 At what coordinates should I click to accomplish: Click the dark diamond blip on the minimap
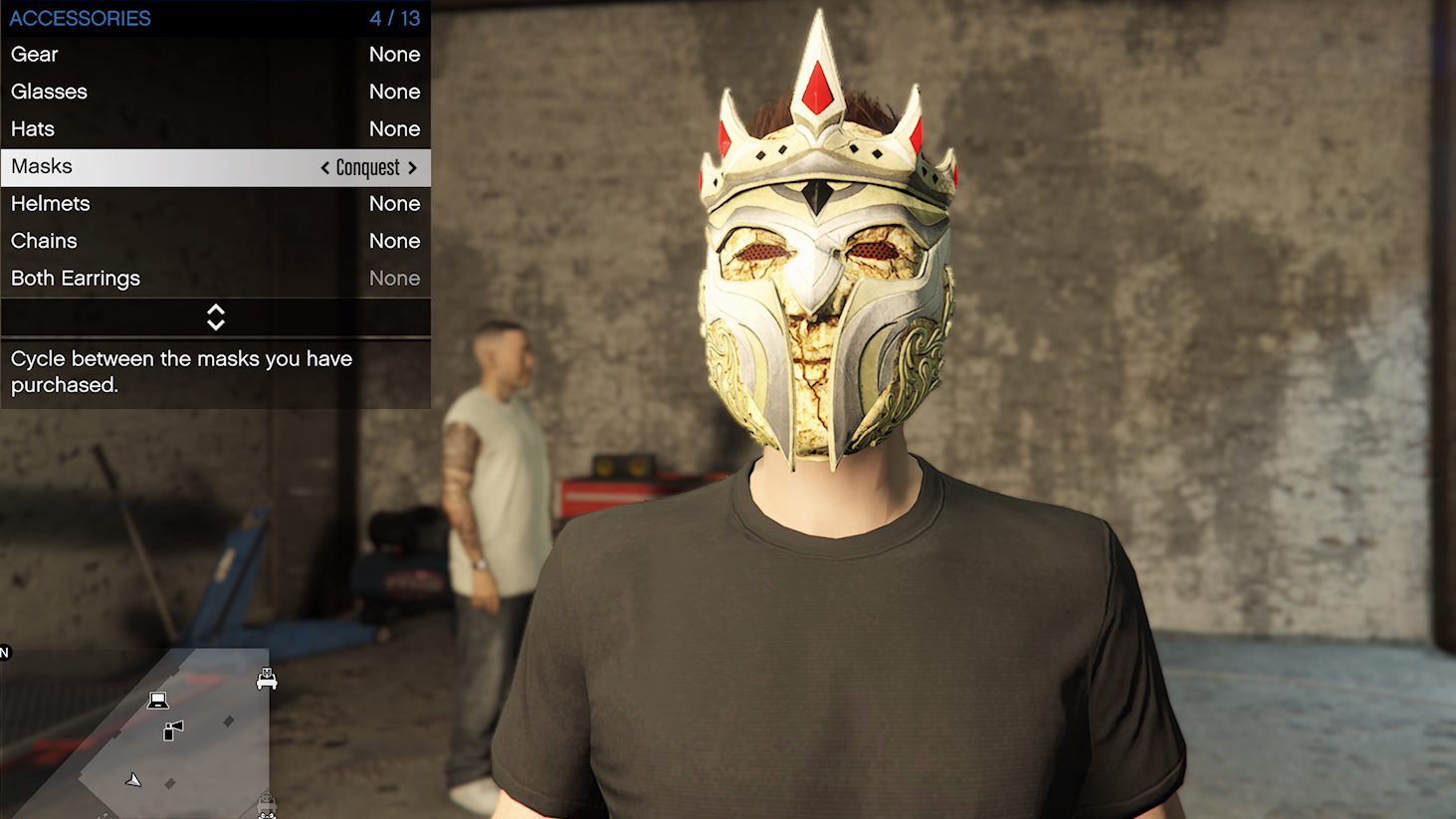(x=228, y=722)
